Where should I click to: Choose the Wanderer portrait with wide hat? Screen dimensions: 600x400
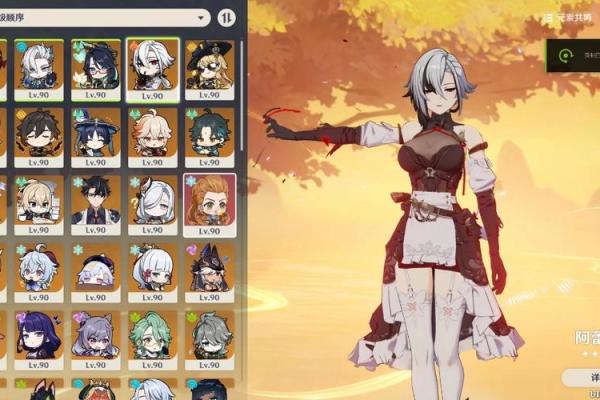tap(97, 134)
